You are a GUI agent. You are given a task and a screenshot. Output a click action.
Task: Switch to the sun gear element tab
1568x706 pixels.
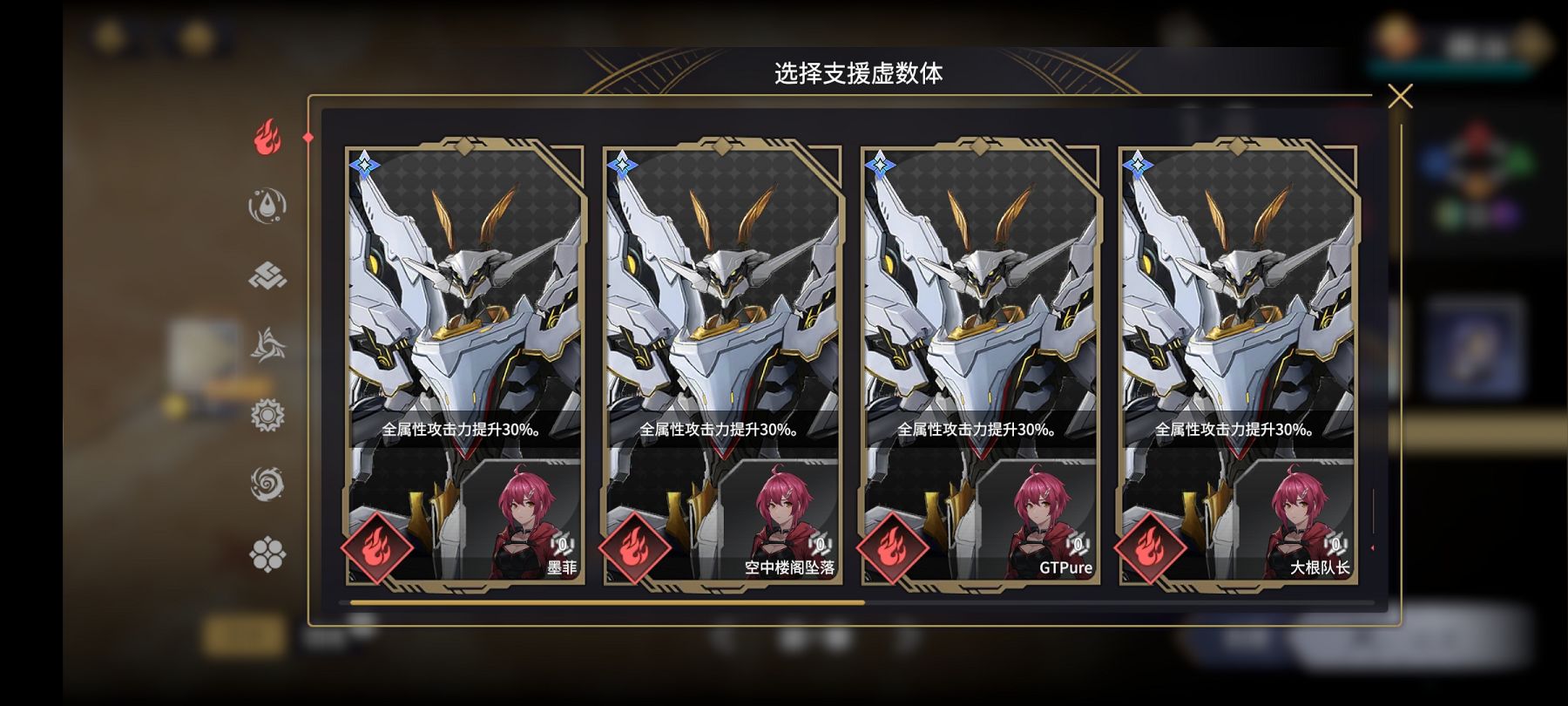coord(267,415)
